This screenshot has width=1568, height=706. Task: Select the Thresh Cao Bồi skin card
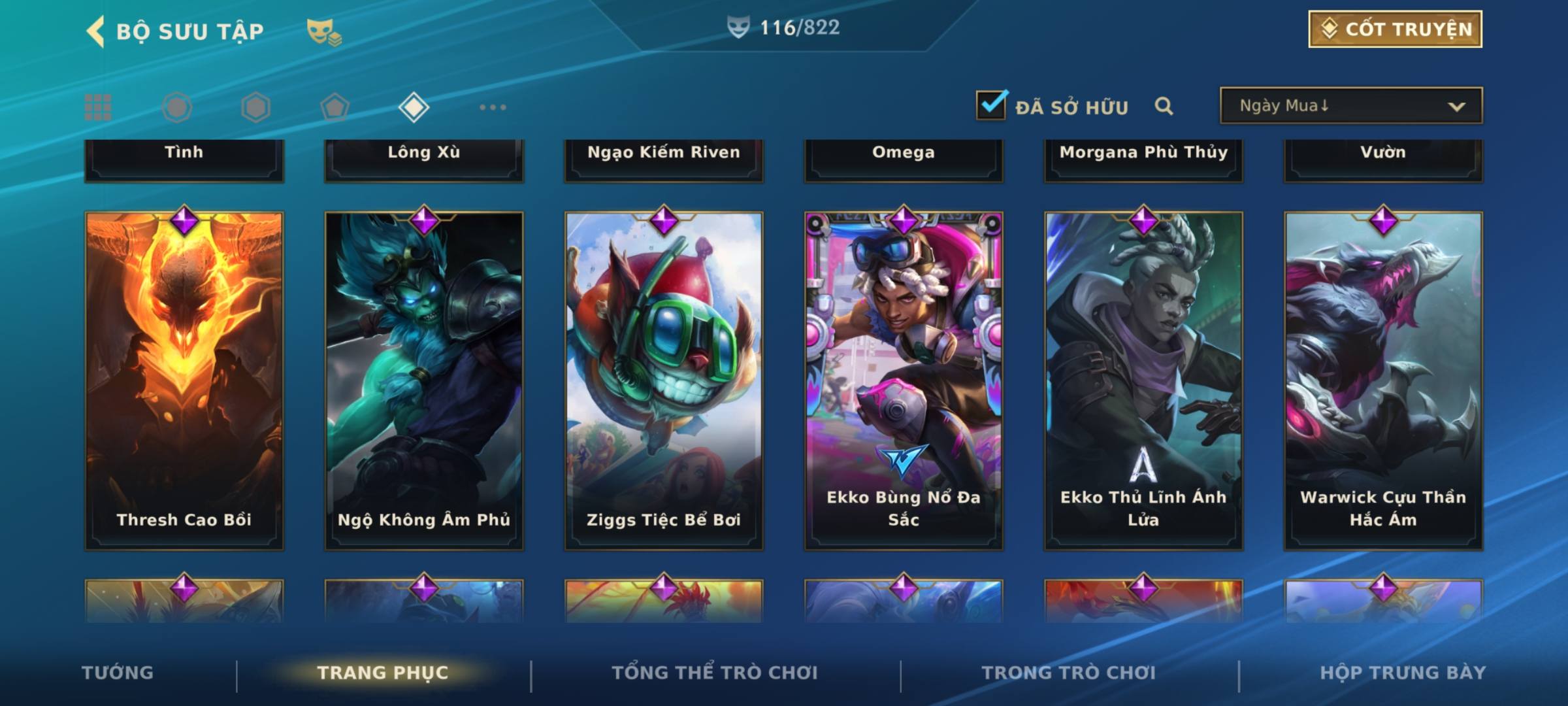[184, 380]
